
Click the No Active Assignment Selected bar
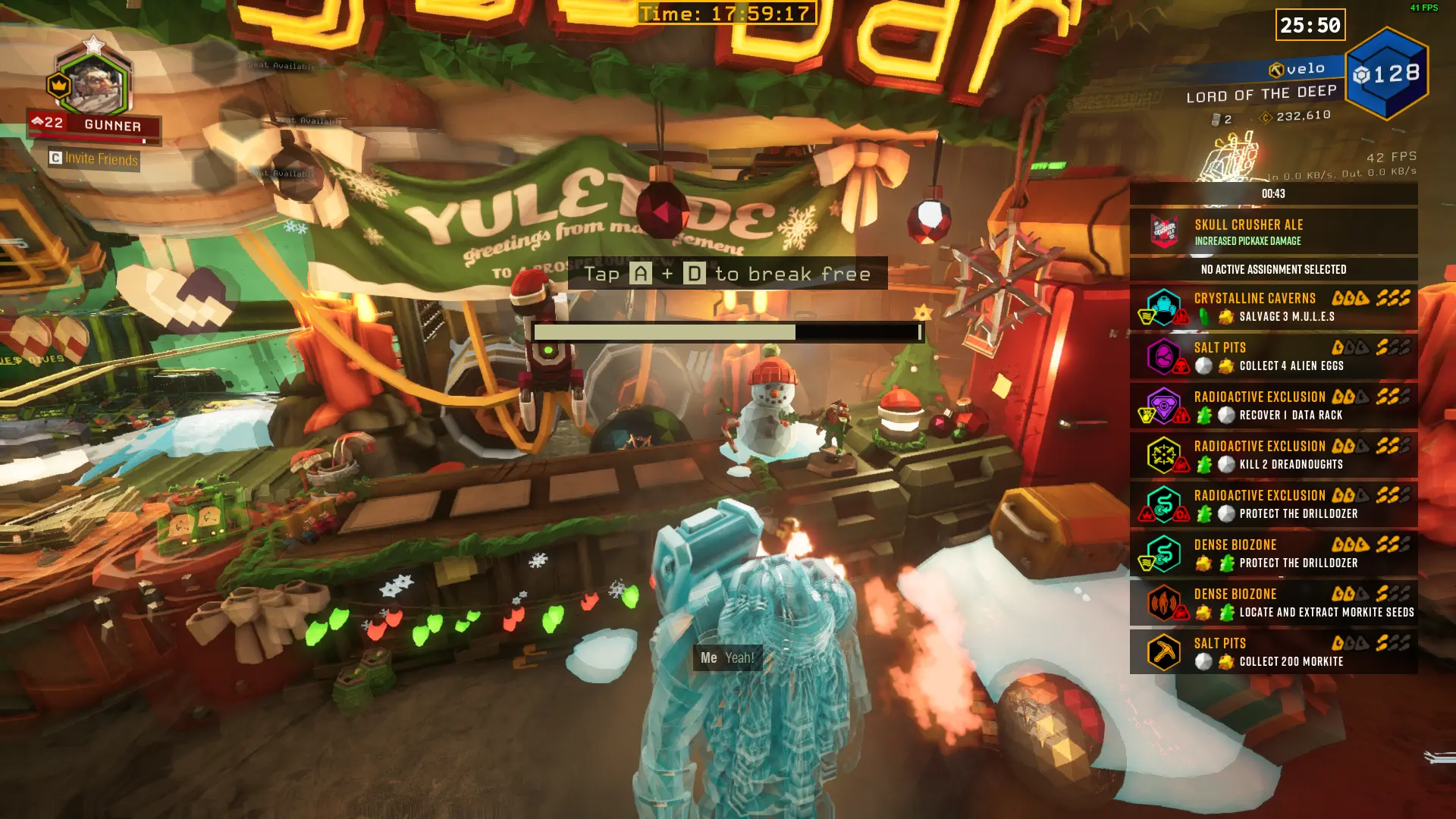click(x=1273, y=269)
